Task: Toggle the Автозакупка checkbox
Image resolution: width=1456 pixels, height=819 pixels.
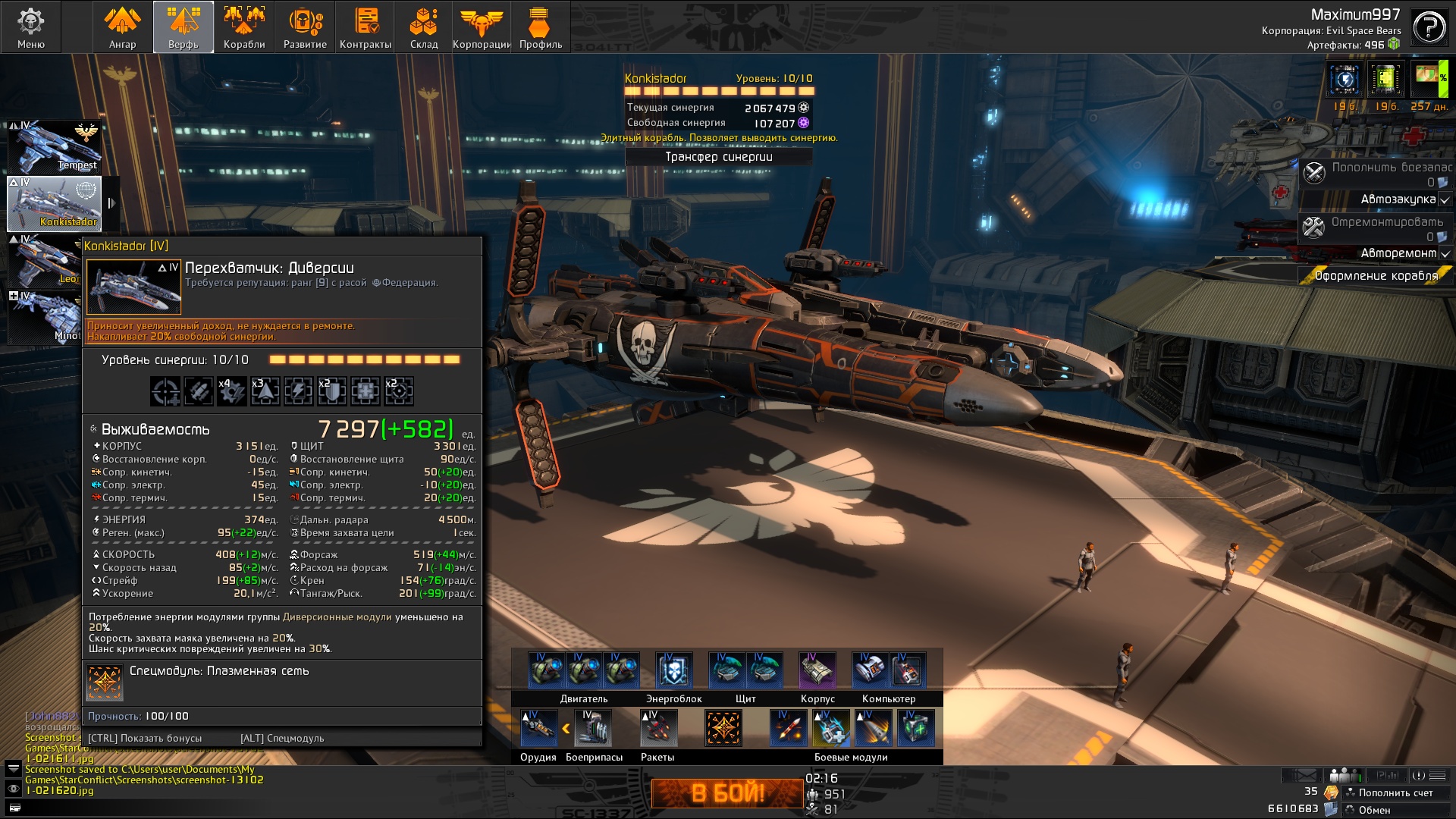Action: [1445, 200]
